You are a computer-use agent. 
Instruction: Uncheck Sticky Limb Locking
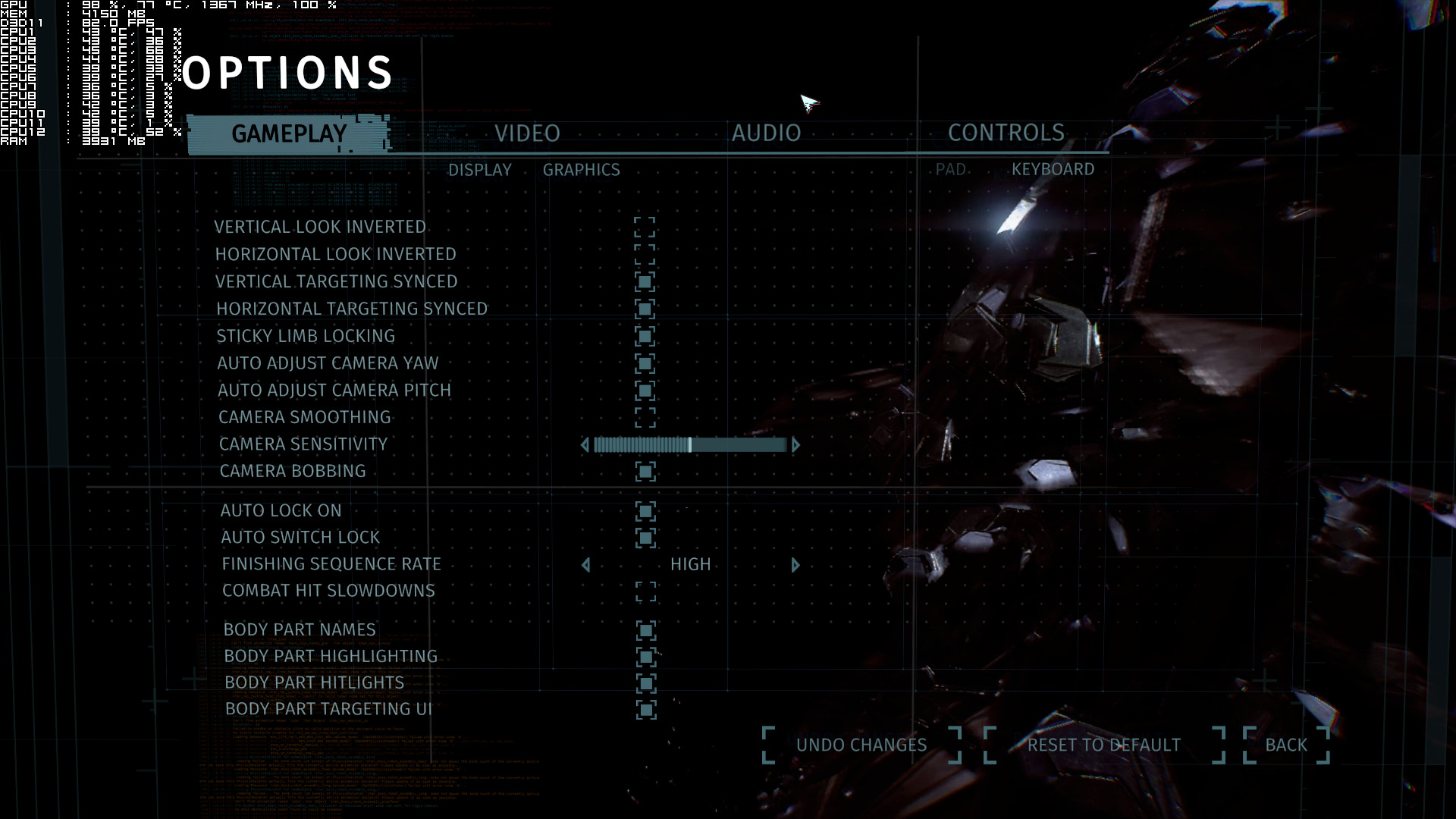[x=645, y=336]
